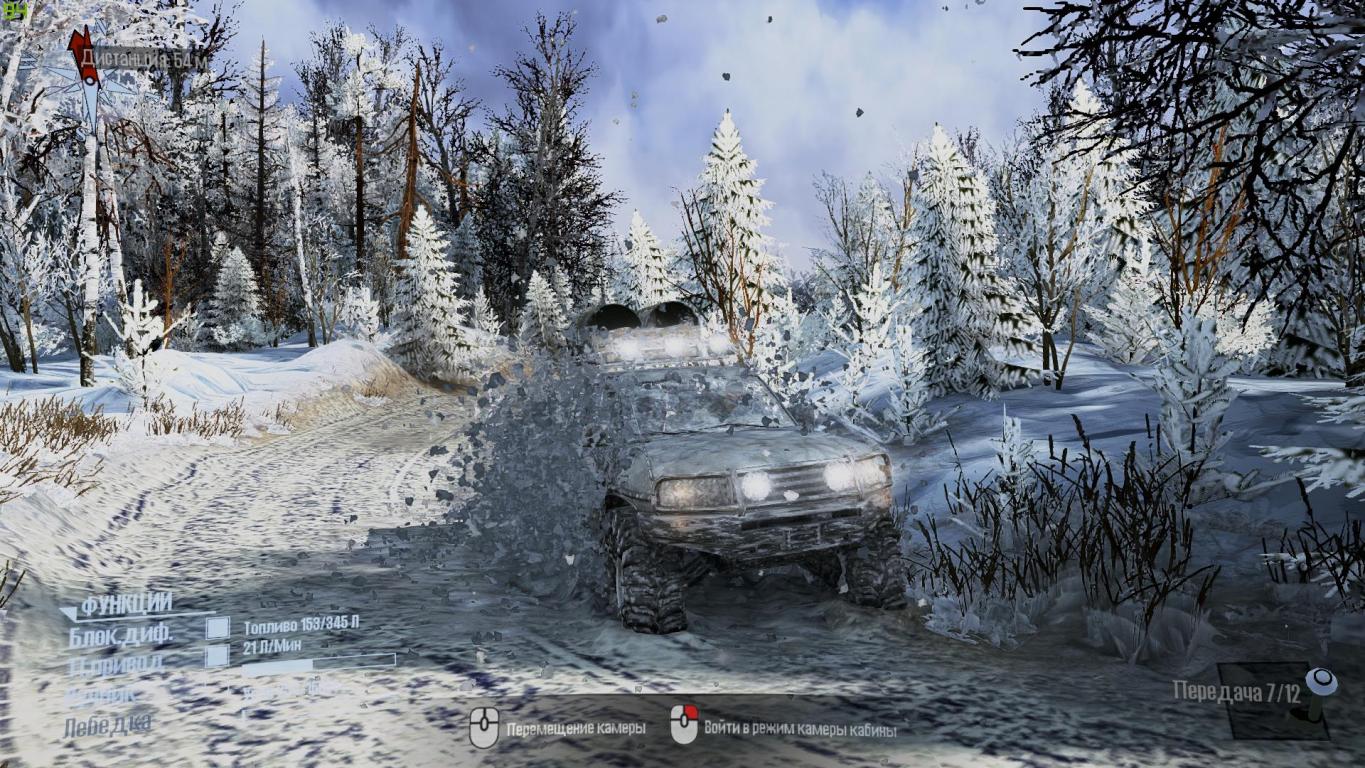Click the red compass arrow marker
Screen dimensions: 1365x768
click(x=83, y=55)
